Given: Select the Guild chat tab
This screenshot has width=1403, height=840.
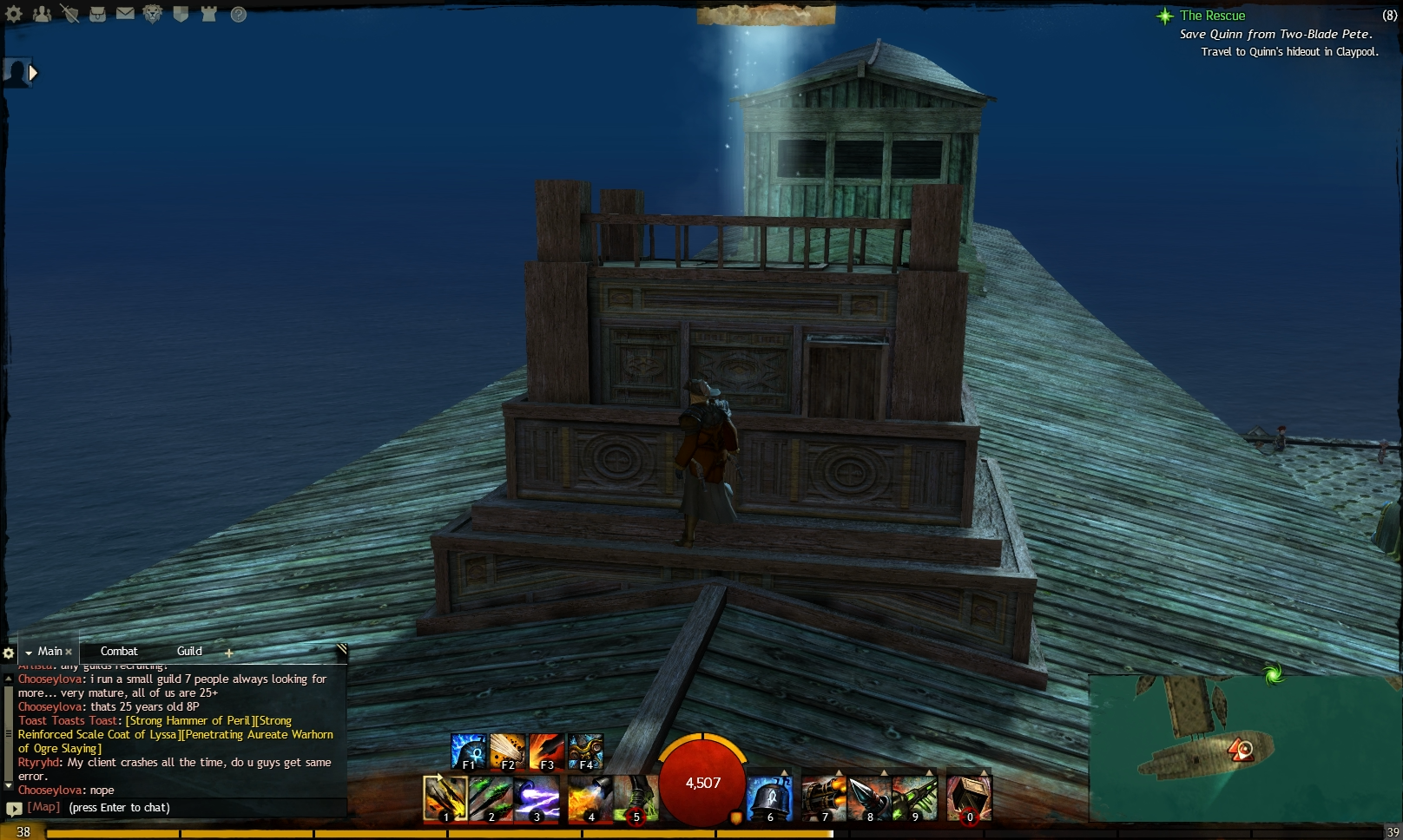Looking at the screenshot, I should click(x=188, y=651).
